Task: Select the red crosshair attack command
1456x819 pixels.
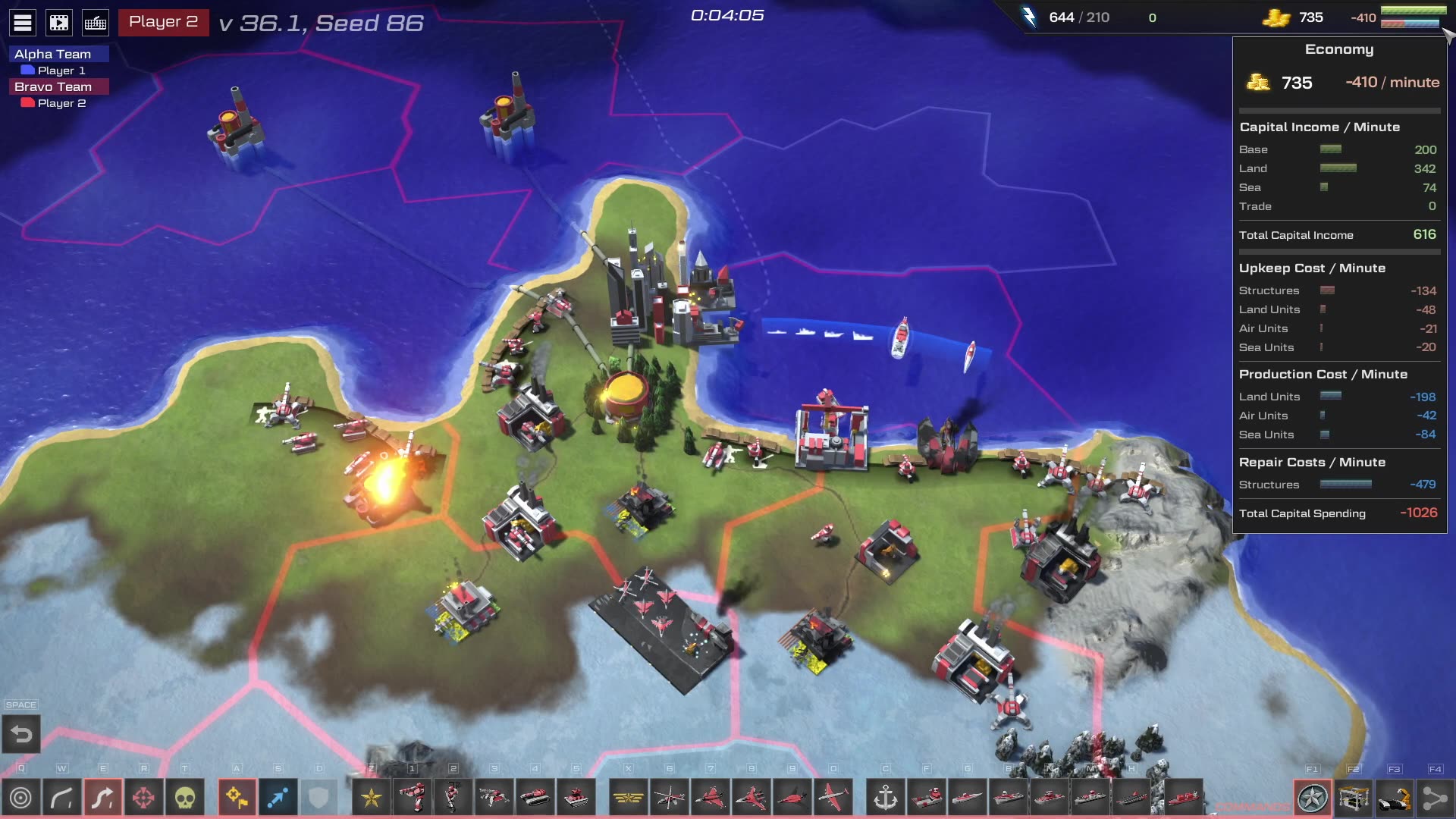Action: pyautogui.click(x=143, y=798)
